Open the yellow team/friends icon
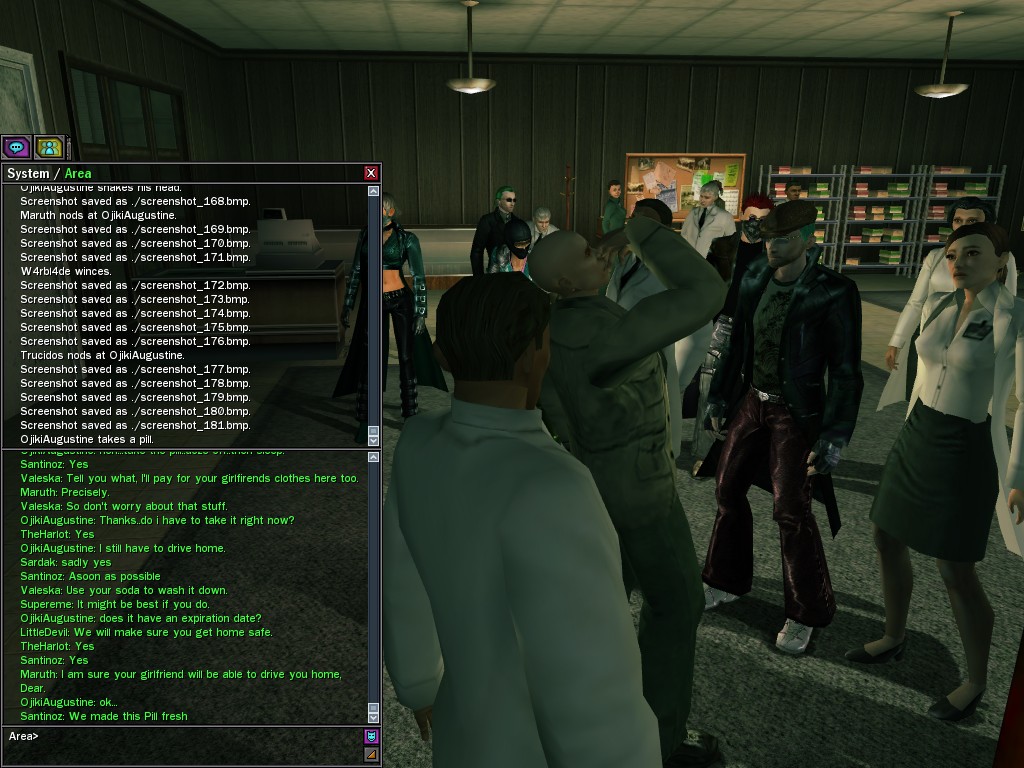The width and height of the screenshot is (1024, 768). click(49, 147)
